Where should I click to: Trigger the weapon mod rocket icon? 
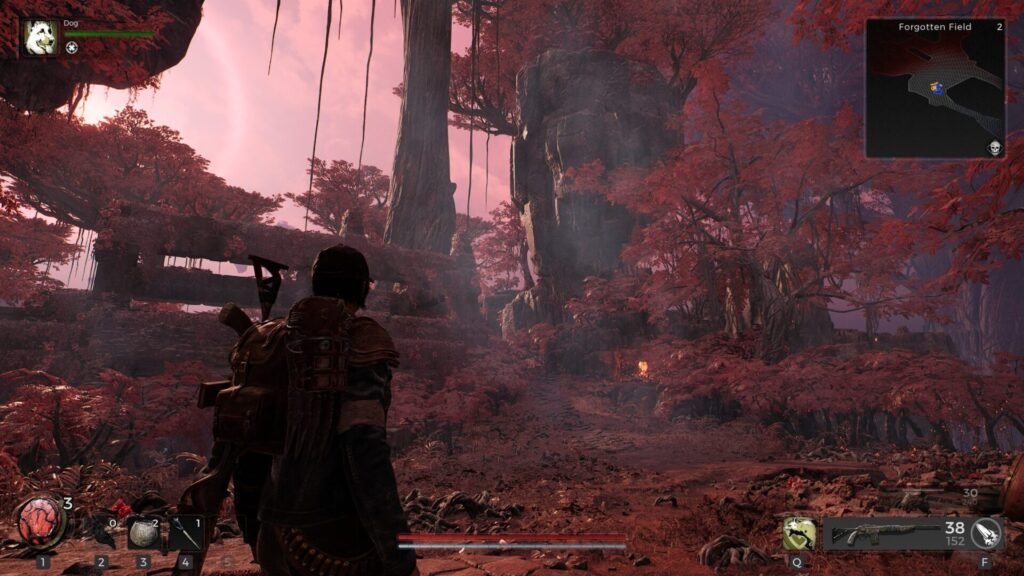(987, 534)
